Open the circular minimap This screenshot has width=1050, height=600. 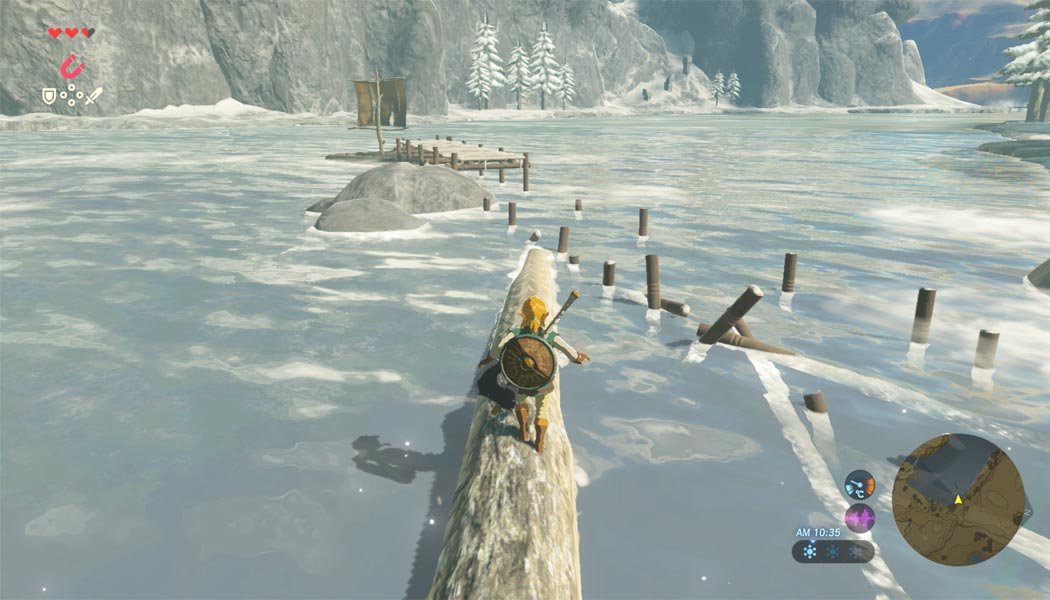point(957,499)
